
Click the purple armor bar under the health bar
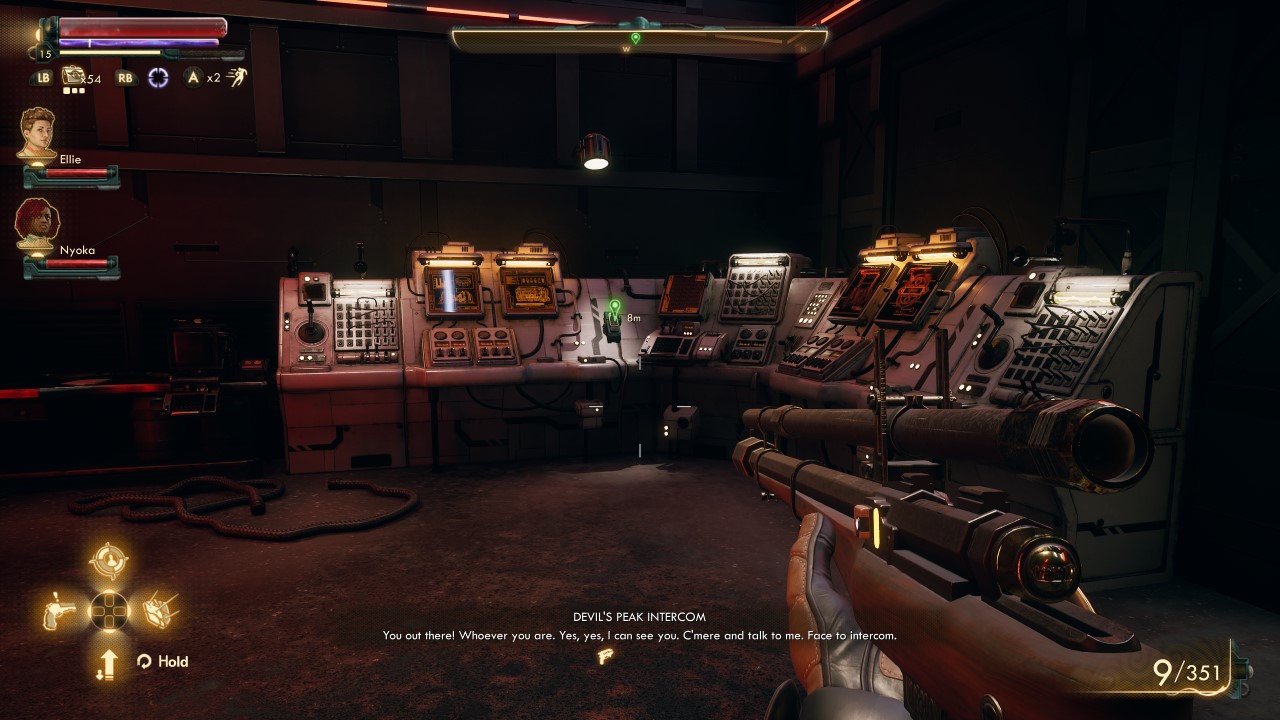point(140,43)
